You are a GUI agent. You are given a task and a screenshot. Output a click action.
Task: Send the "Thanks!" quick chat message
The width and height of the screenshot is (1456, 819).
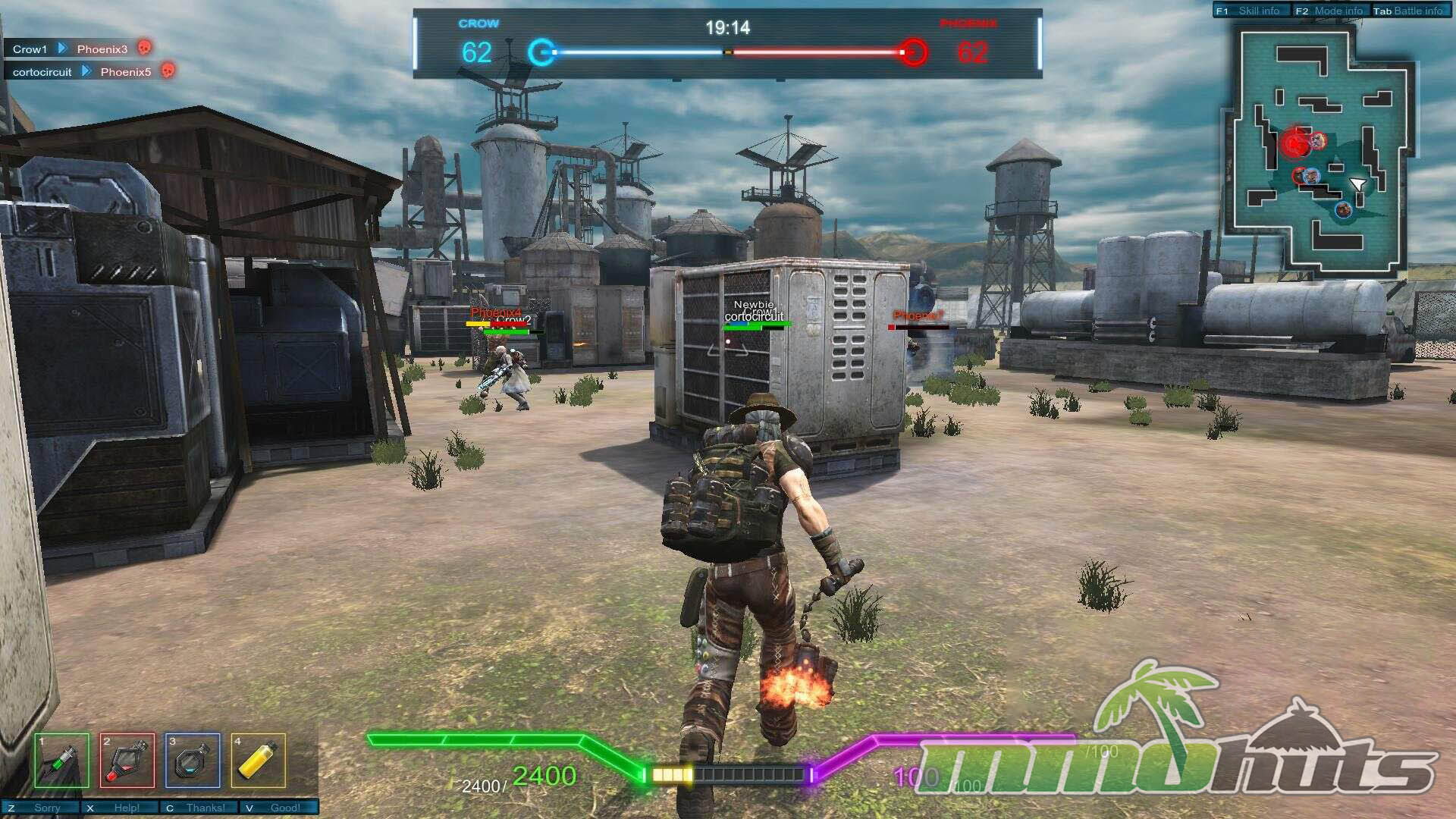(200, 808)
